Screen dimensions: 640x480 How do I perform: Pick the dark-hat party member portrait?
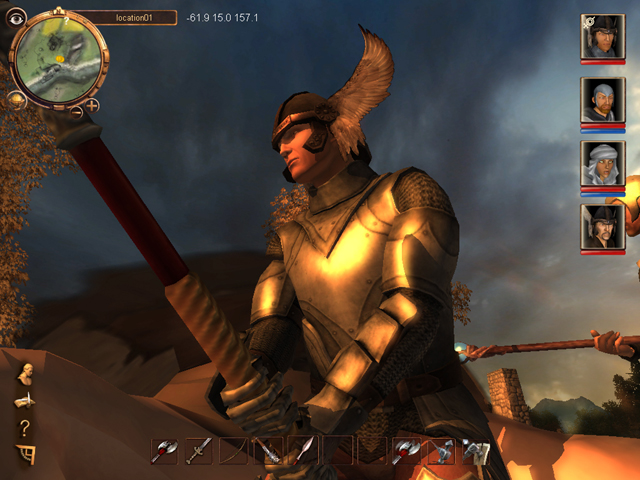point(603,227)
